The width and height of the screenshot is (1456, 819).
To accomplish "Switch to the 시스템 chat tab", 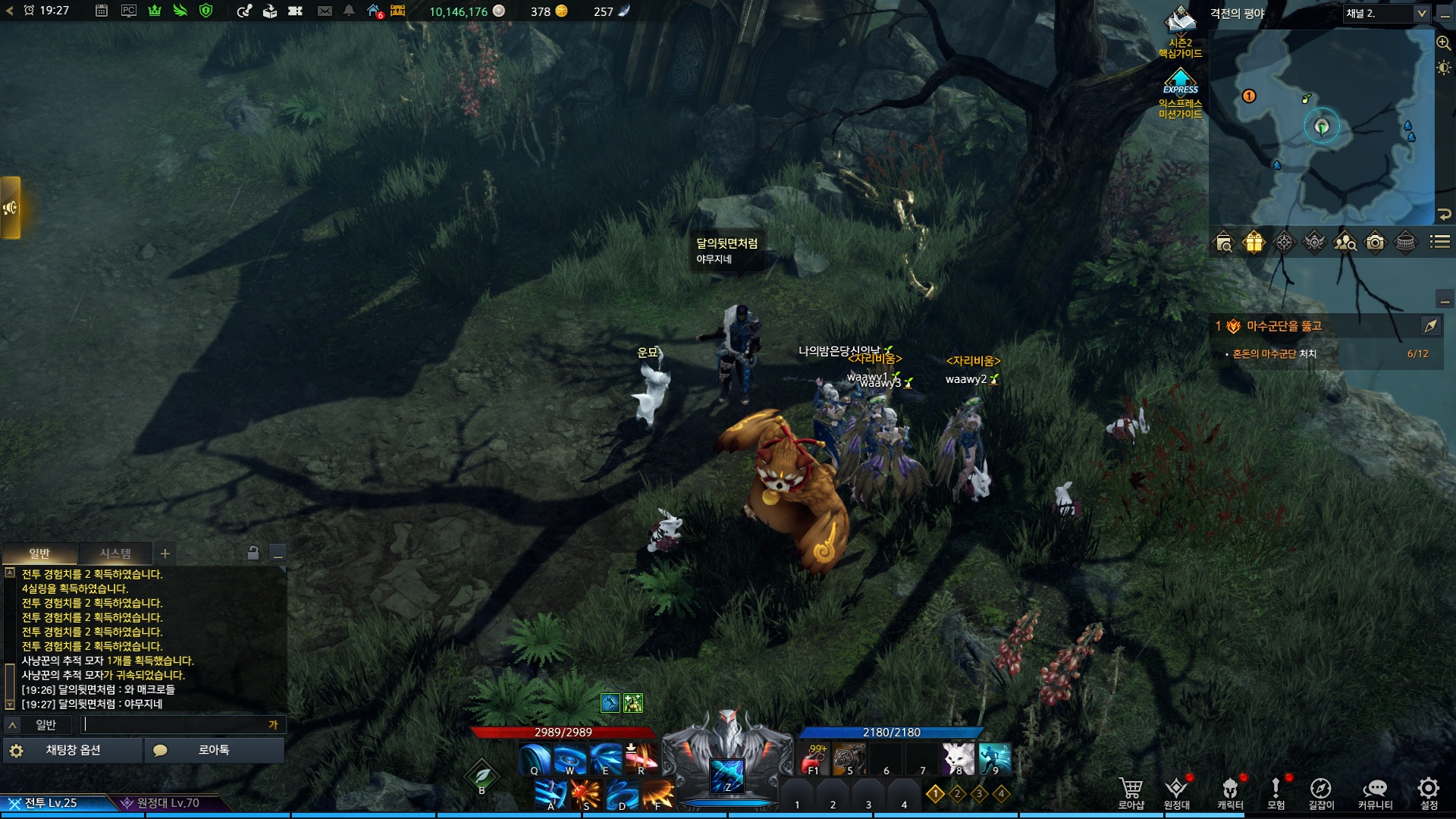I will point(115,554).
